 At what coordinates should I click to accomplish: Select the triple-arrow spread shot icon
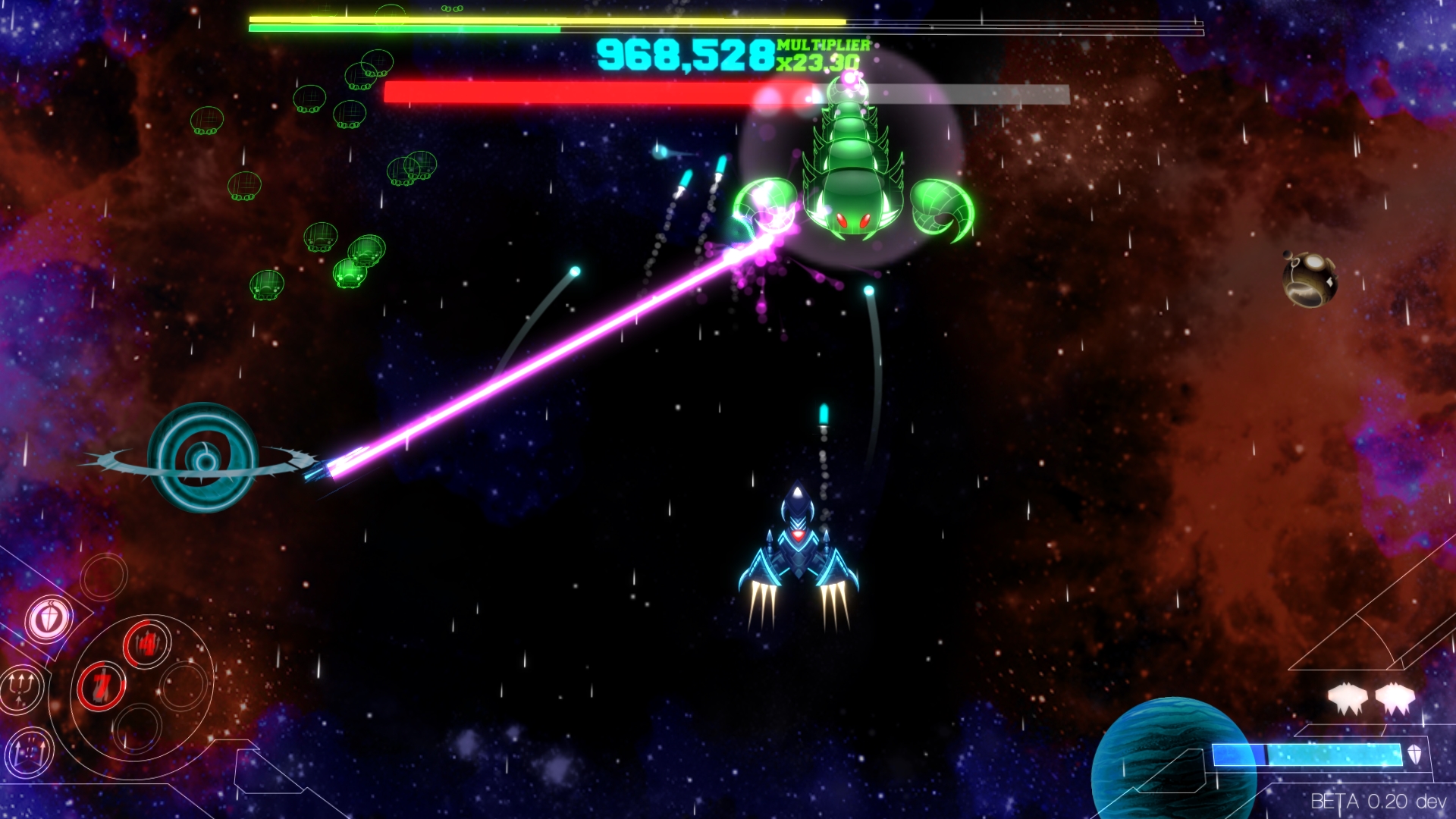(x=30, y=754)
